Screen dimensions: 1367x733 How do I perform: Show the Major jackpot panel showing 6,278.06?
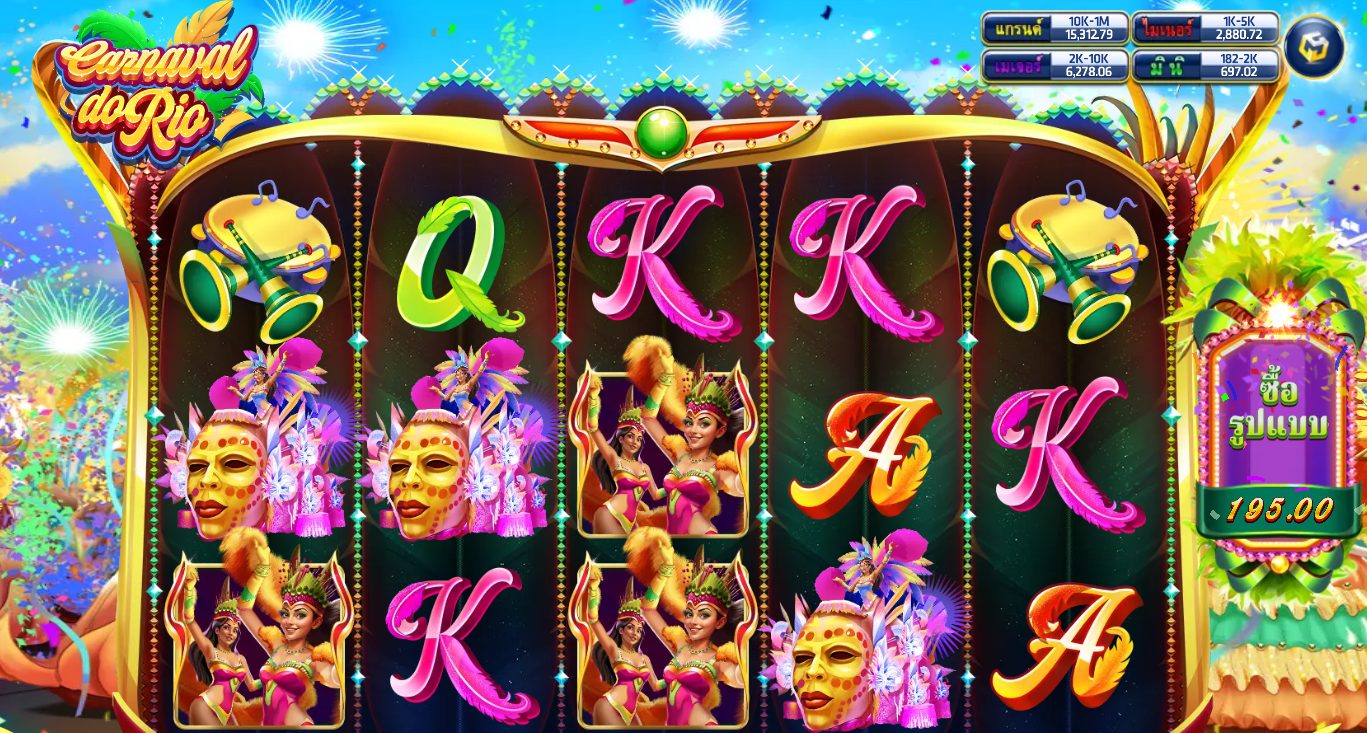click(1055, 65)
